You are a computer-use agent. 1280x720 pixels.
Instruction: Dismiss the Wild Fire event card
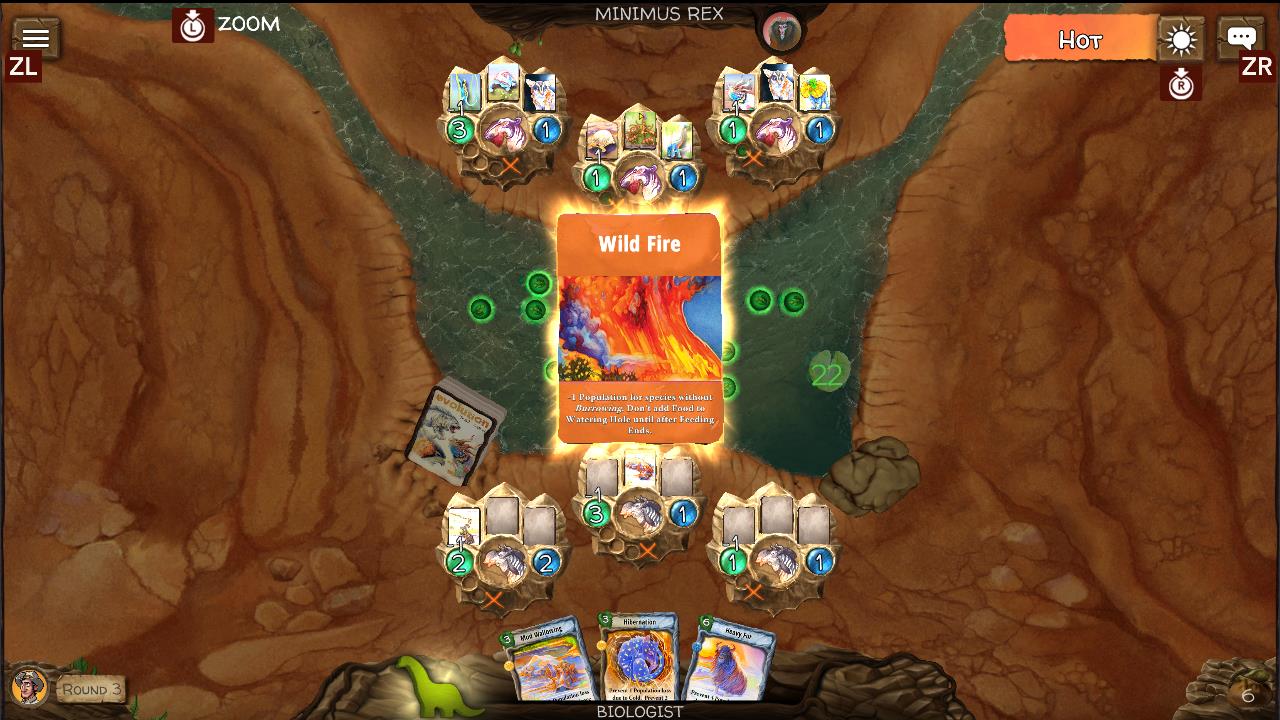640,330
